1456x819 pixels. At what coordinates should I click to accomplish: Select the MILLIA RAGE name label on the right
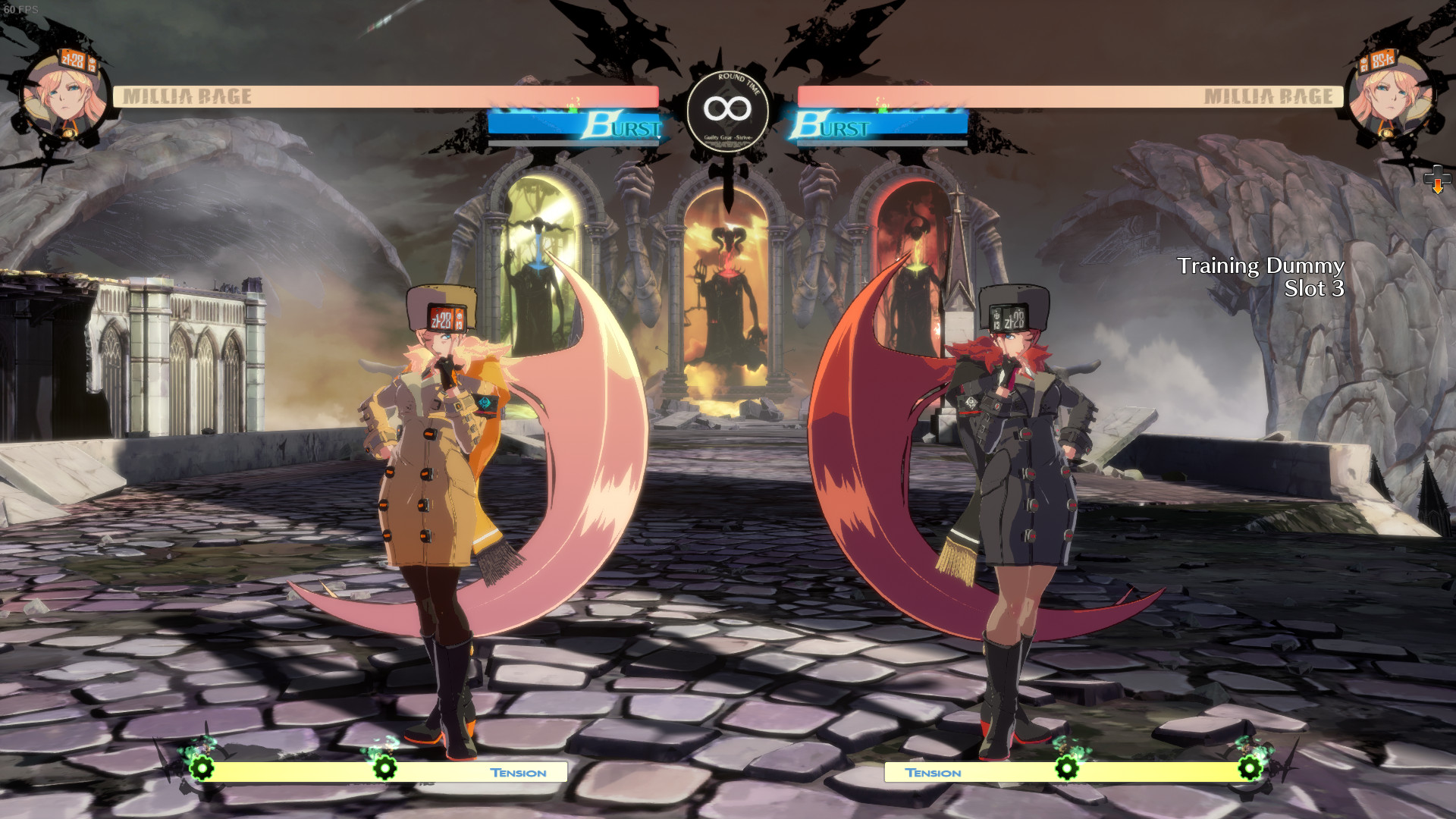click(x=1269, y=96)
